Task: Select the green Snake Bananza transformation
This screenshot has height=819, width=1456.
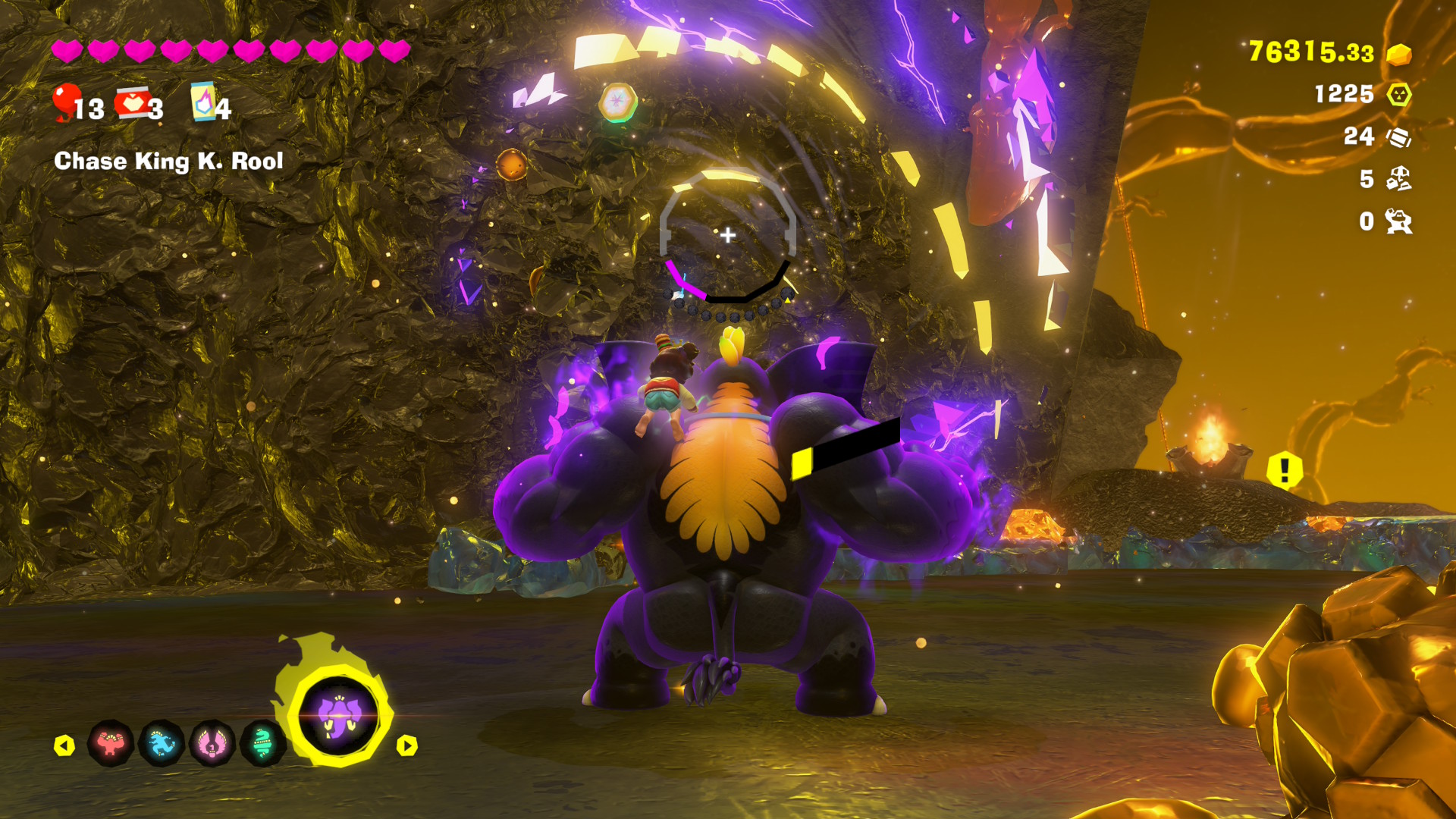Action: [x=262, y=743]
